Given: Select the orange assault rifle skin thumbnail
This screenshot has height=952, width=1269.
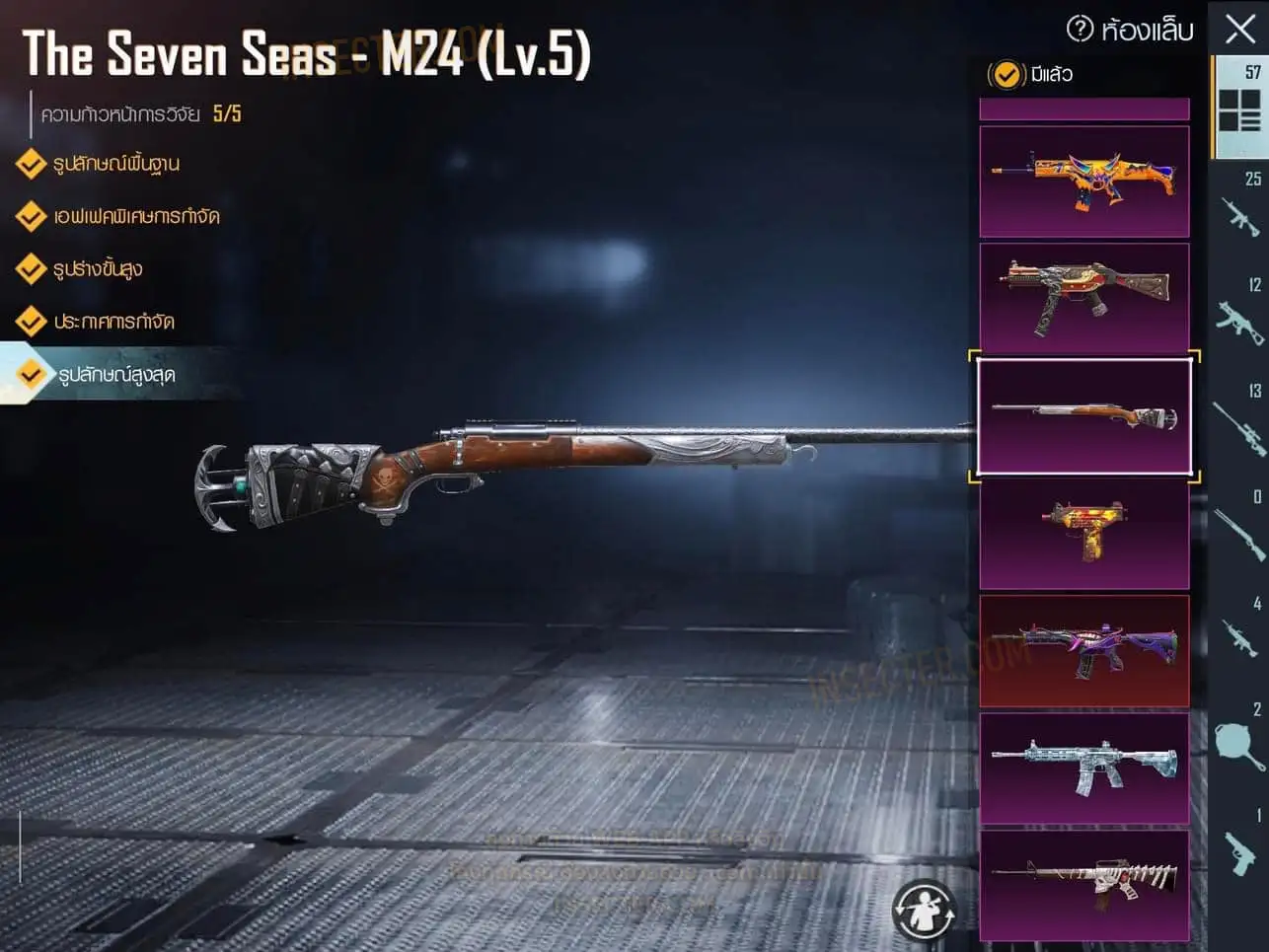Looking at the screenshot, I should point(1083,182).
